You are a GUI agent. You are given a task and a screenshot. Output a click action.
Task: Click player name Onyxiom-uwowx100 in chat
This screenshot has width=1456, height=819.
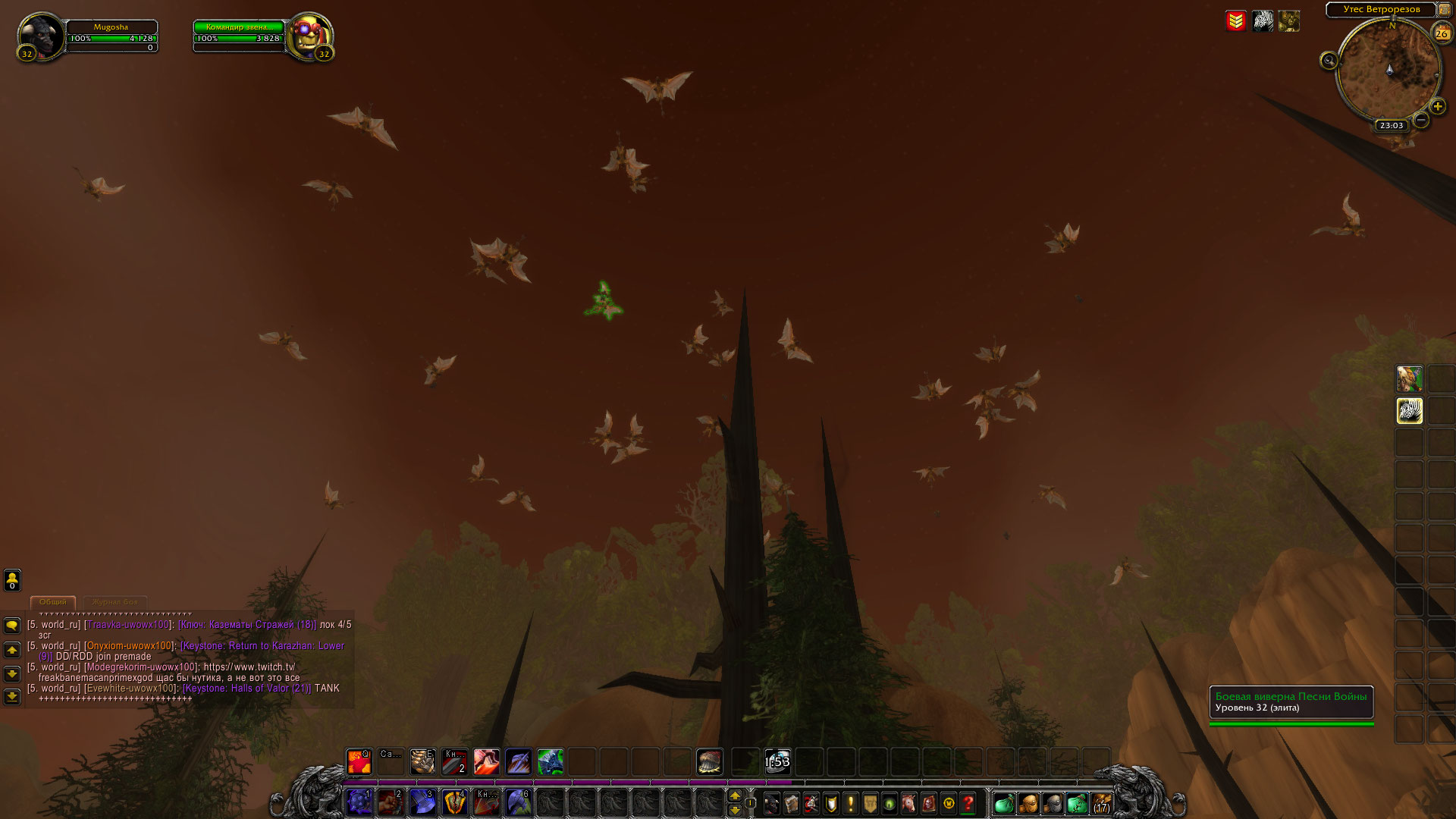(x=129, y=646)
